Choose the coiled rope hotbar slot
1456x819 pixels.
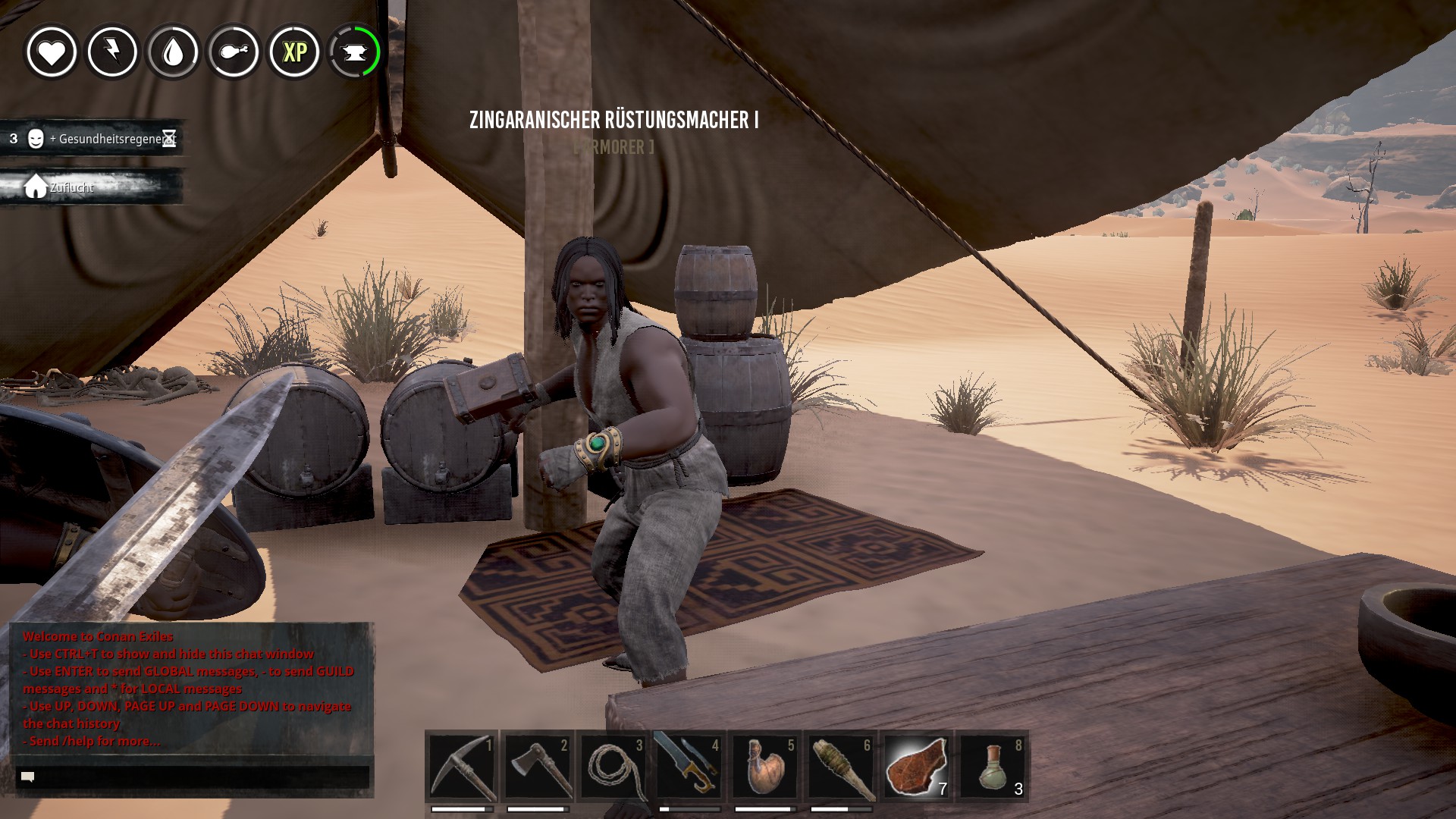click(x=613, y=767)
